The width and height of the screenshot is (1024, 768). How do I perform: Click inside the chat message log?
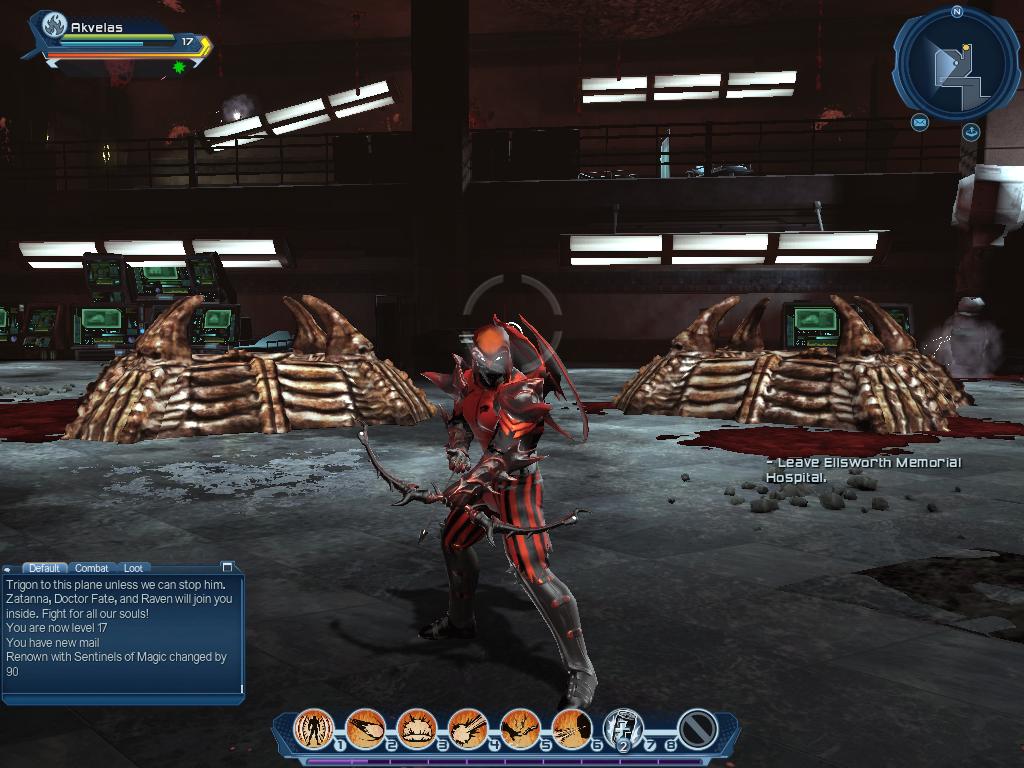(x=122, y=632)
